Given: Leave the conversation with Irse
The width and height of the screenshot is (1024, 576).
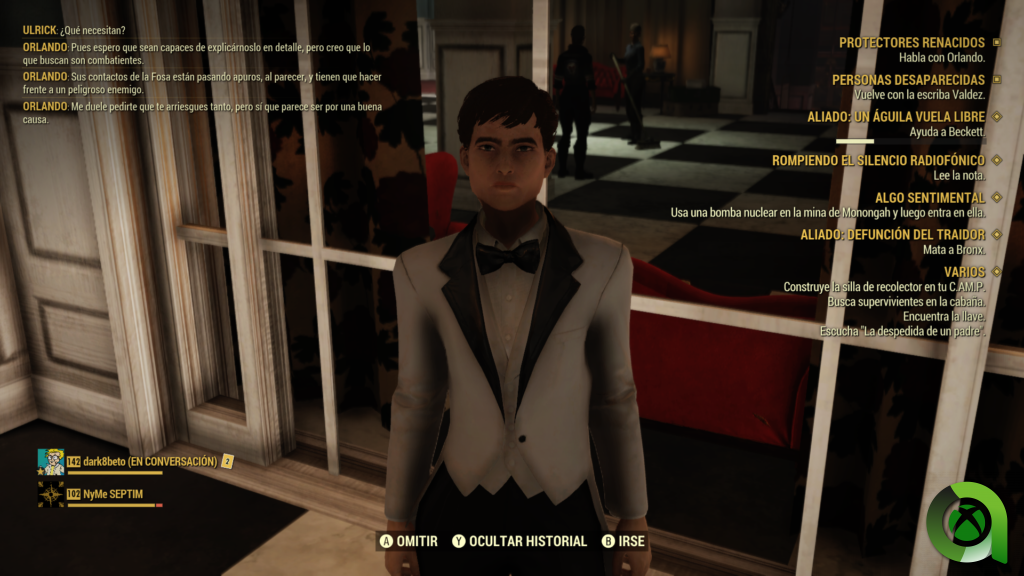Looking at the screenshot, I should [624, 541].
